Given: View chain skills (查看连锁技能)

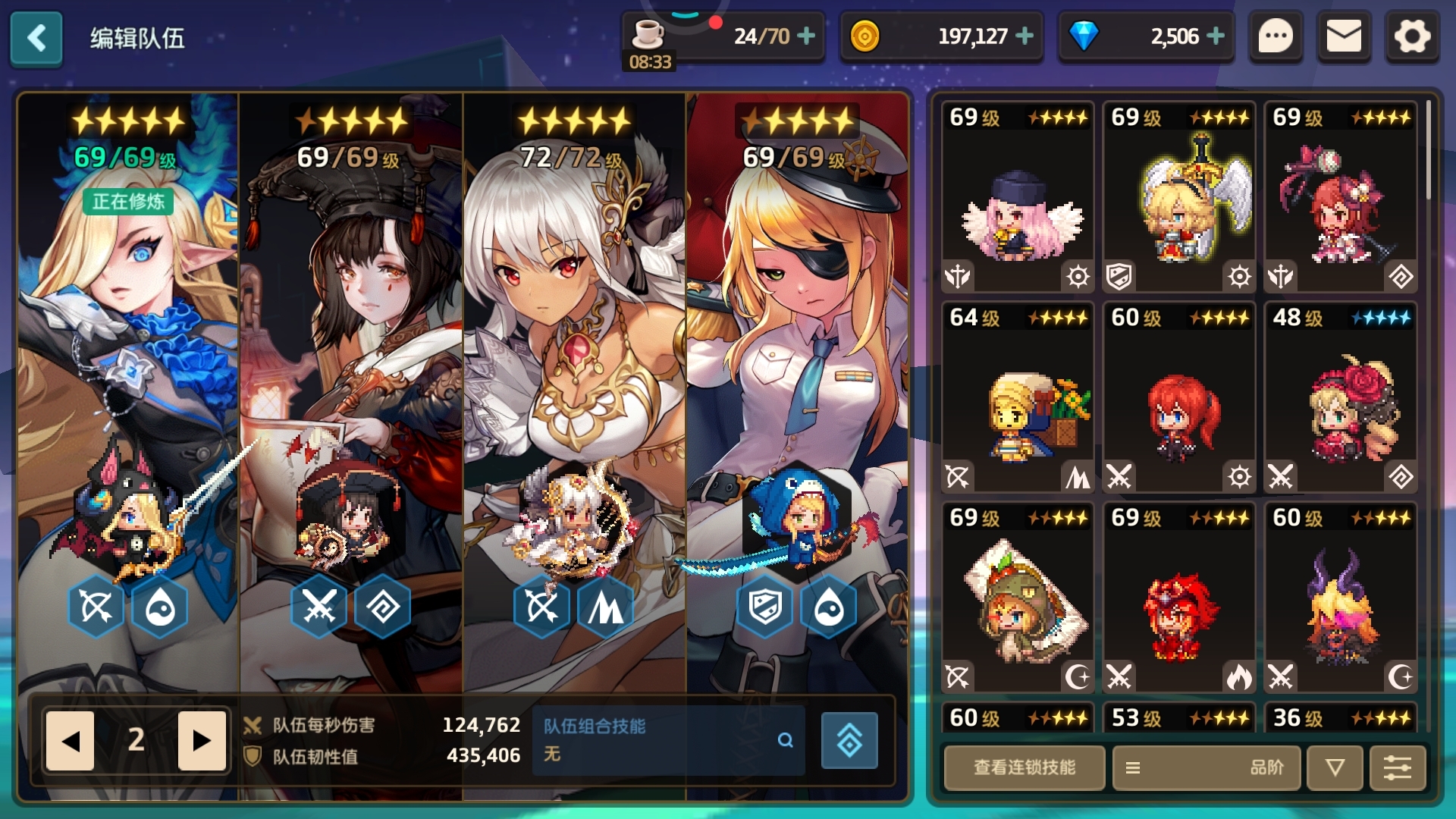Looking at the screenshot, I should 1024,767.
